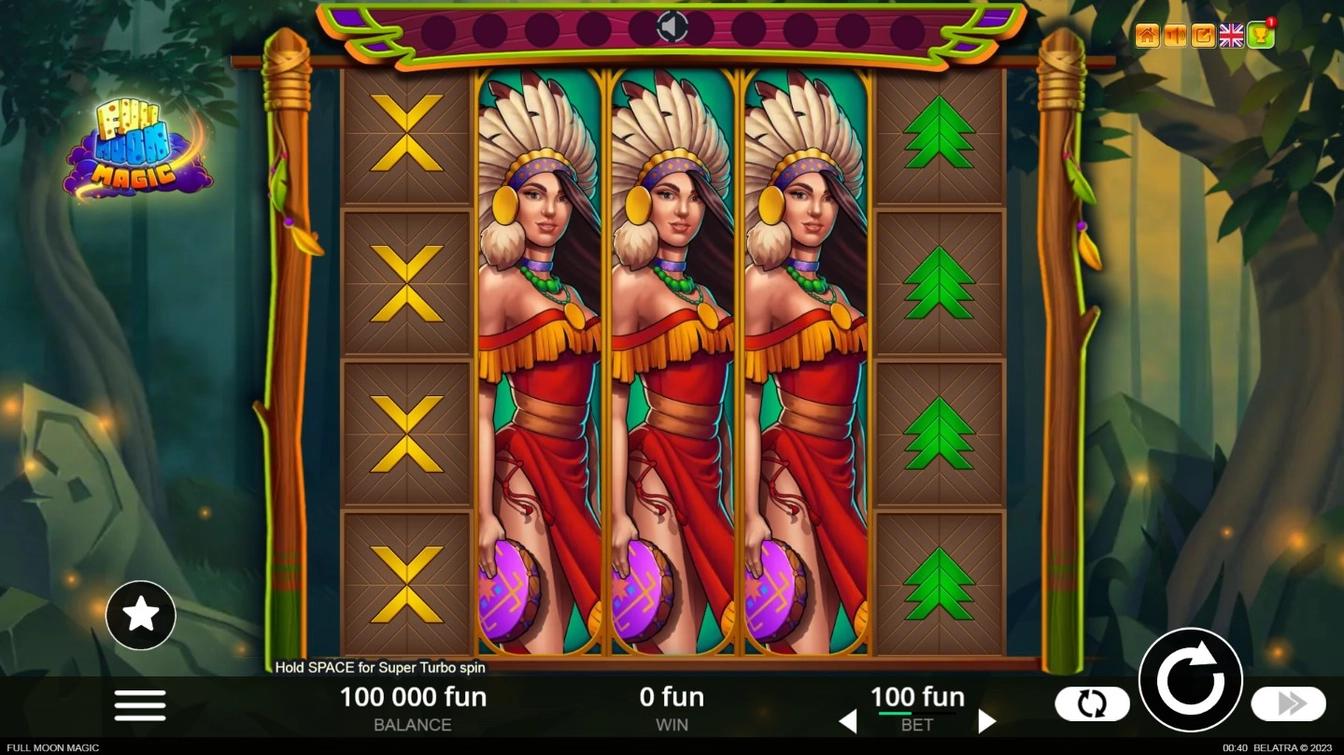Click the square icon with the arrow
1344x755 pixels.
coord(1203,37)
